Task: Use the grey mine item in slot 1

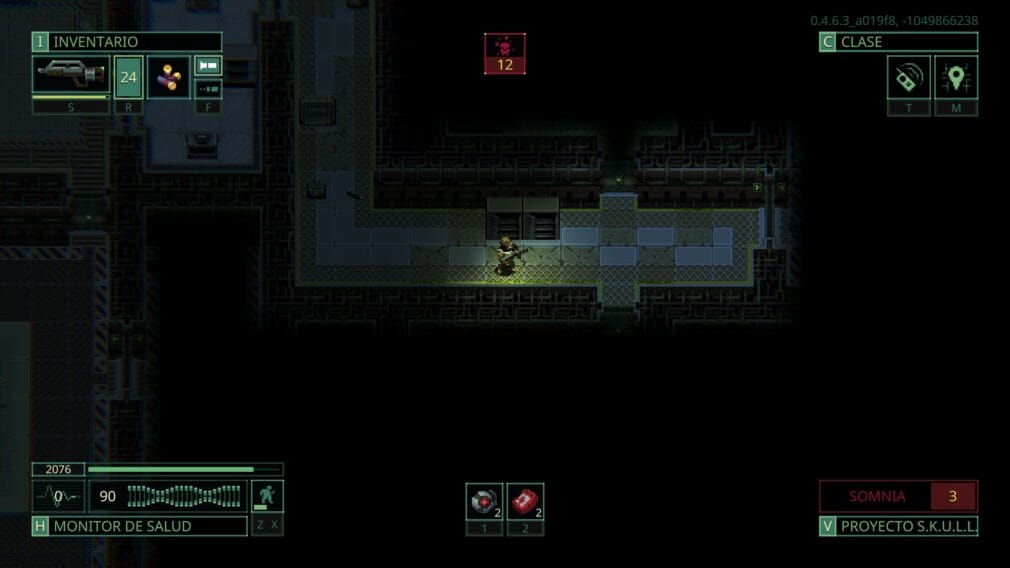Action: [x=484, y=501]
